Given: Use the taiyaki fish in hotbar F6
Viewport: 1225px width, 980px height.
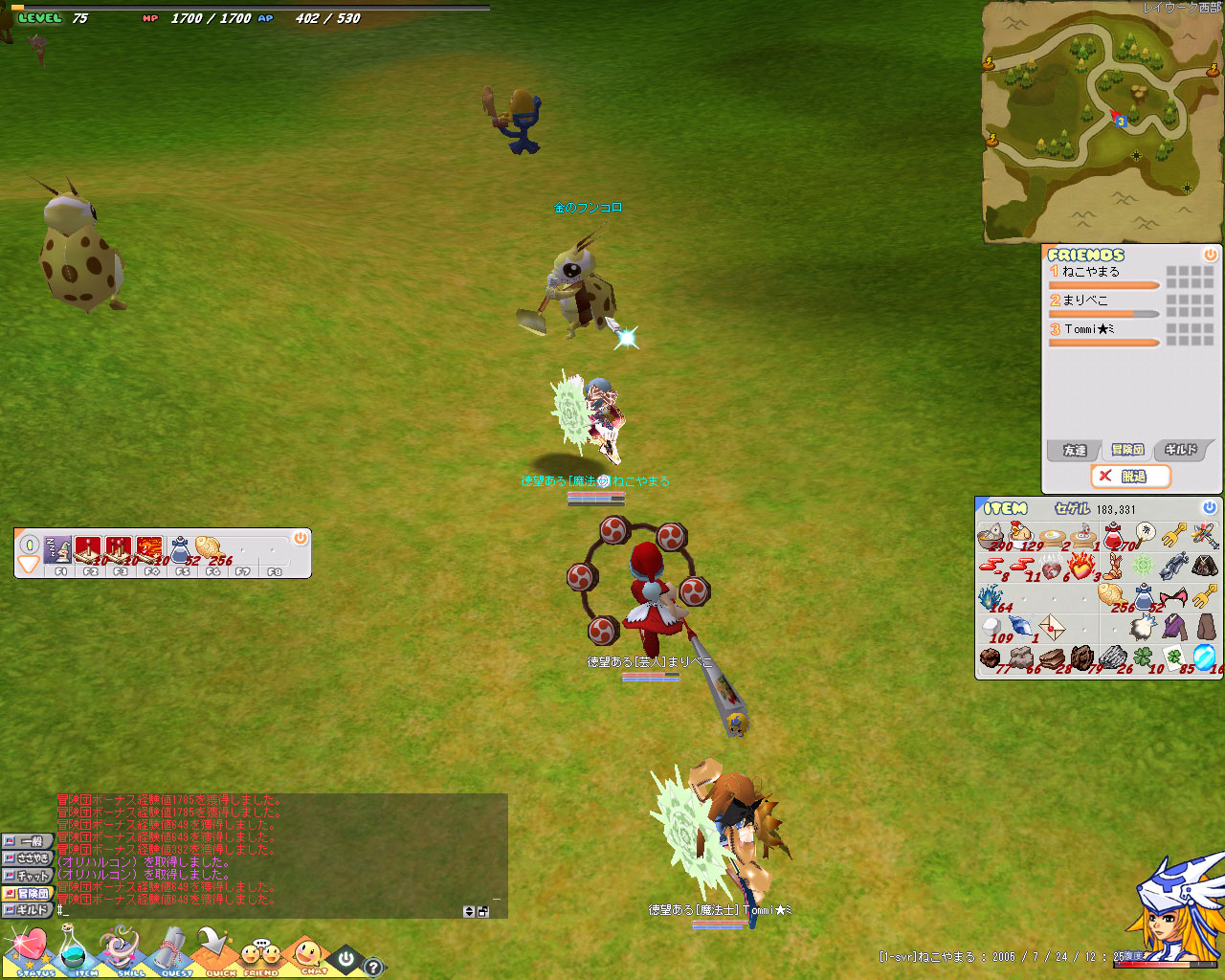Looking at the screenshot, I should click(x=210, y=549).
